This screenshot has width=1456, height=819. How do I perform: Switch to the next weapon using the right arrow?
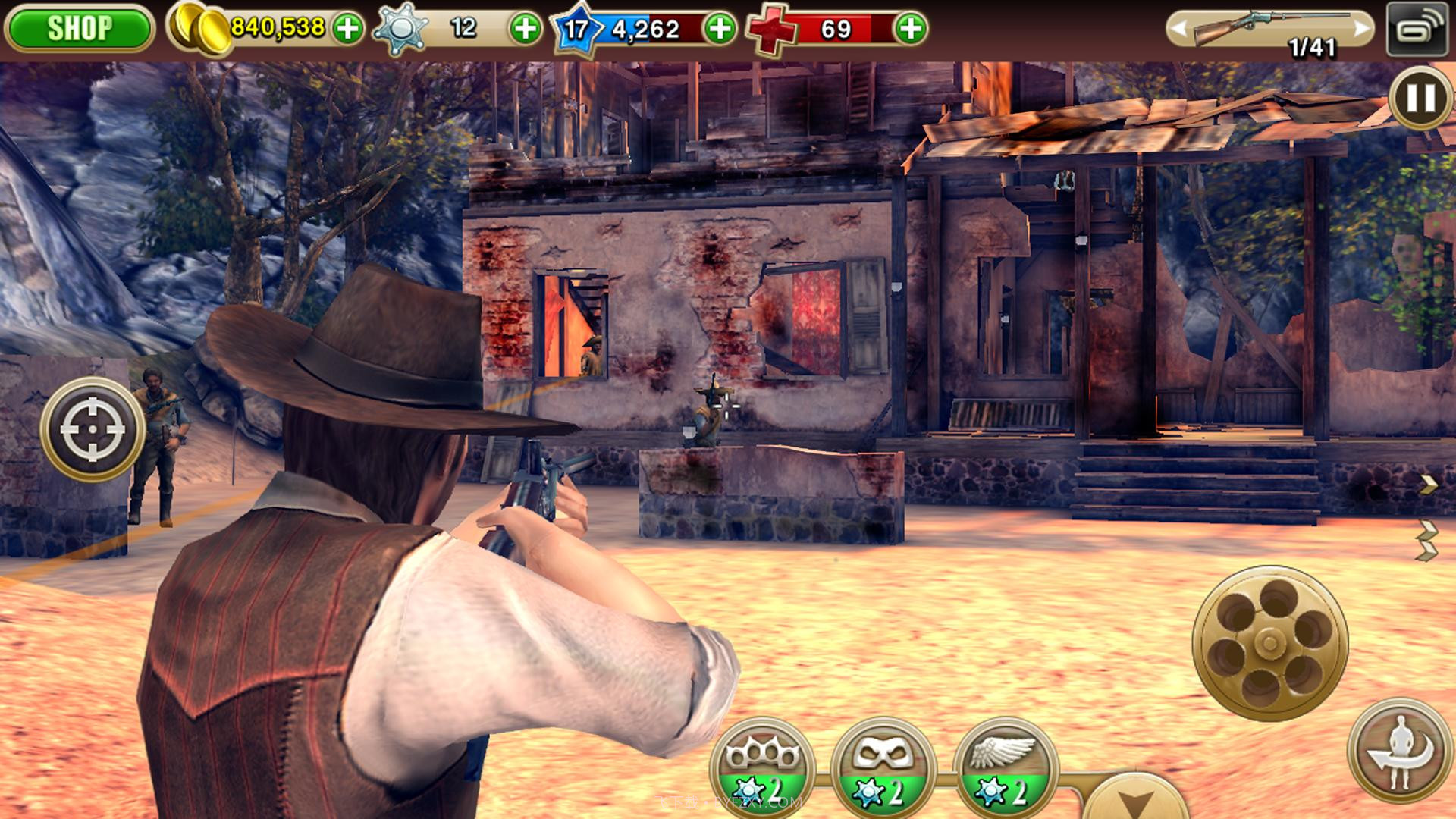[1362, 29]
